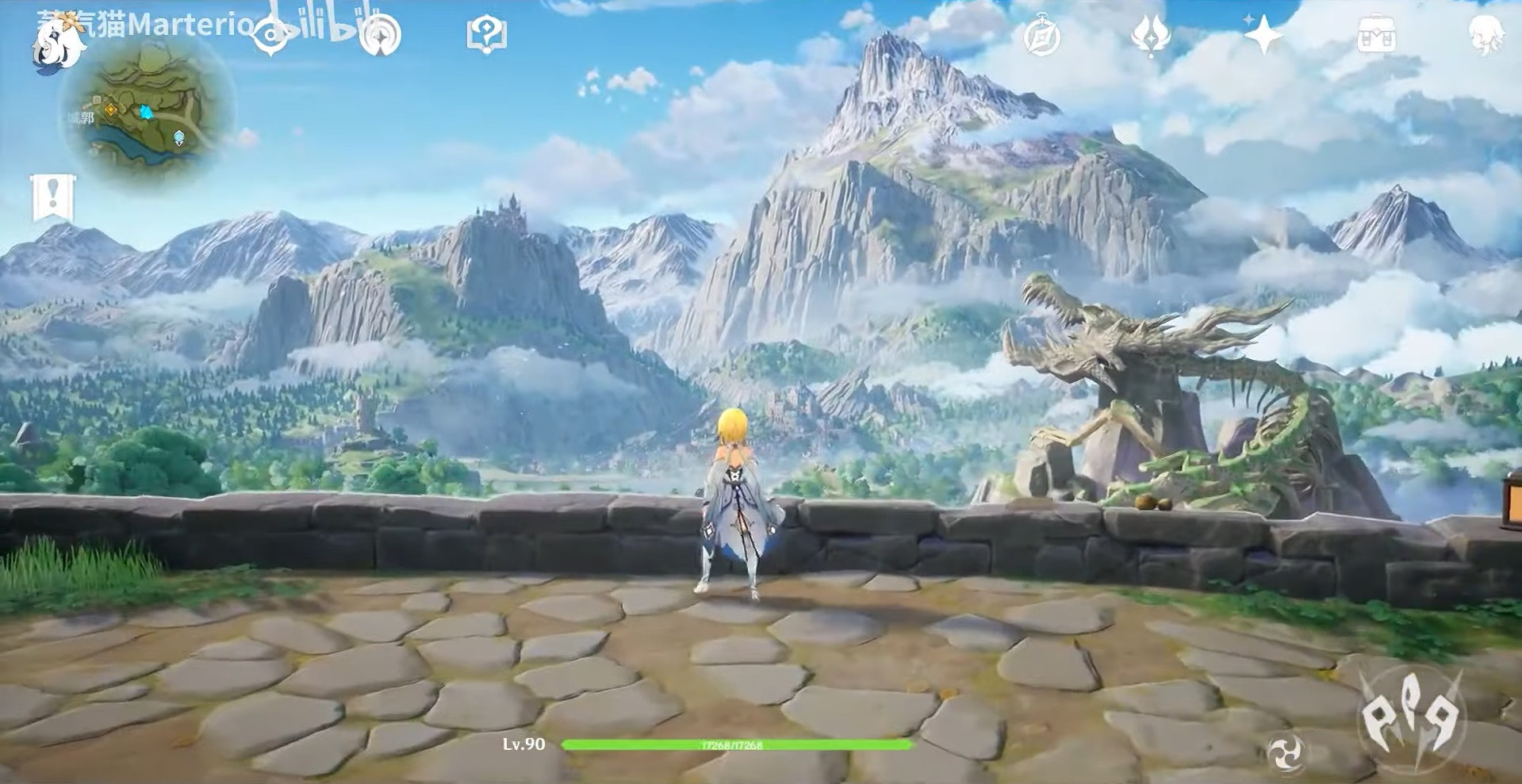Expand the circular minimap
The image size is (1522, 784).
[149, 111]
